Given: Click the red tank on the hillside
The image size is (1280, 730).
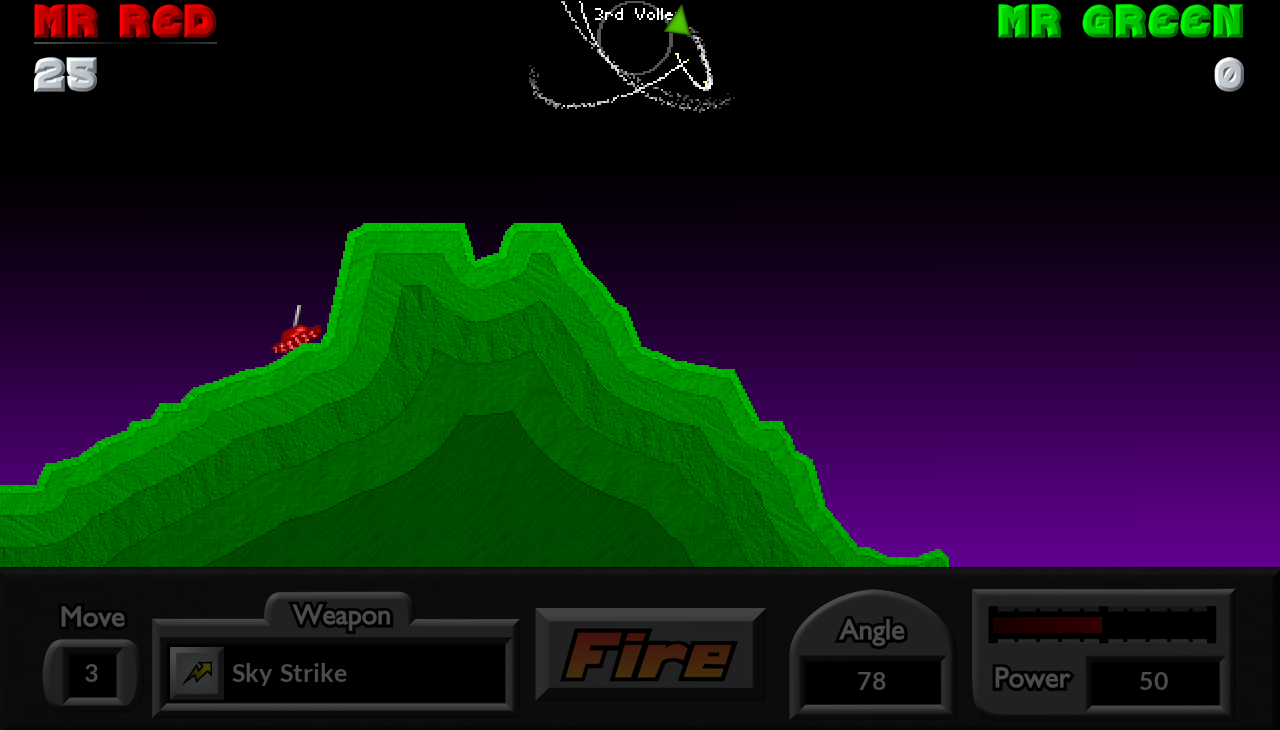Looking at the screenshot, I should pos(295,337).
